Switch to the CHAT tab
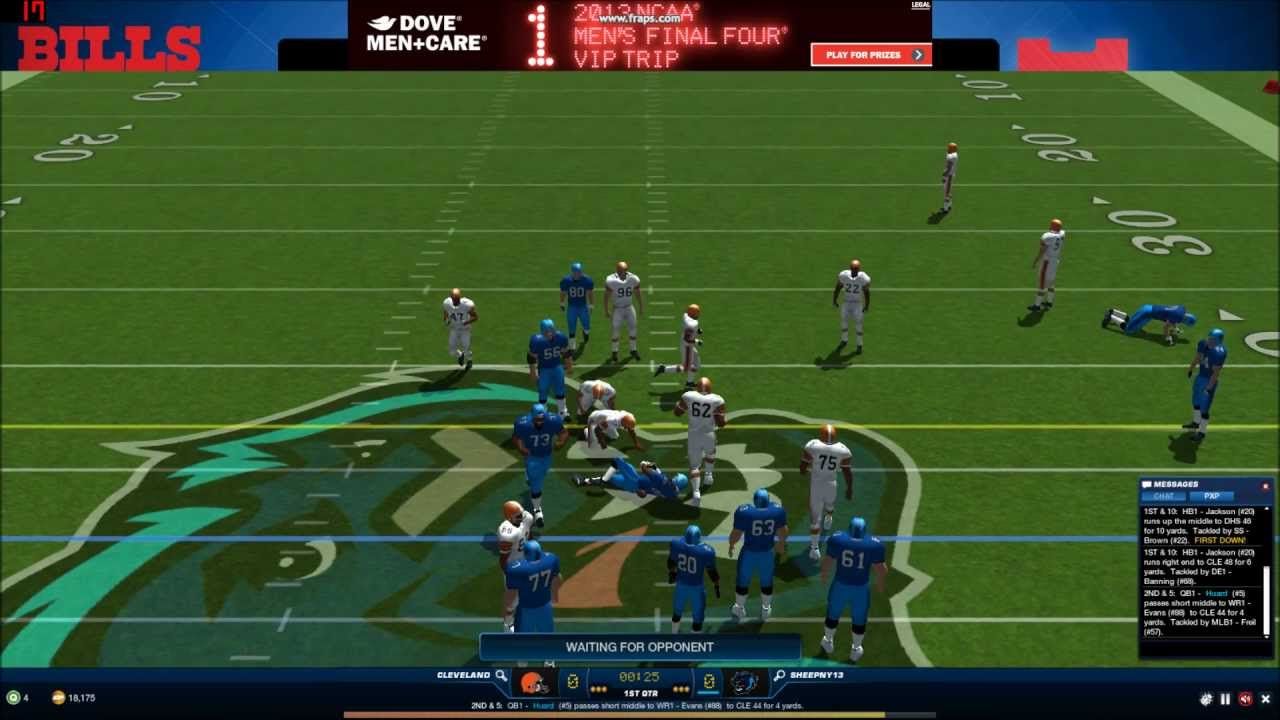Screen dimensions: 1280x720 1164,496
